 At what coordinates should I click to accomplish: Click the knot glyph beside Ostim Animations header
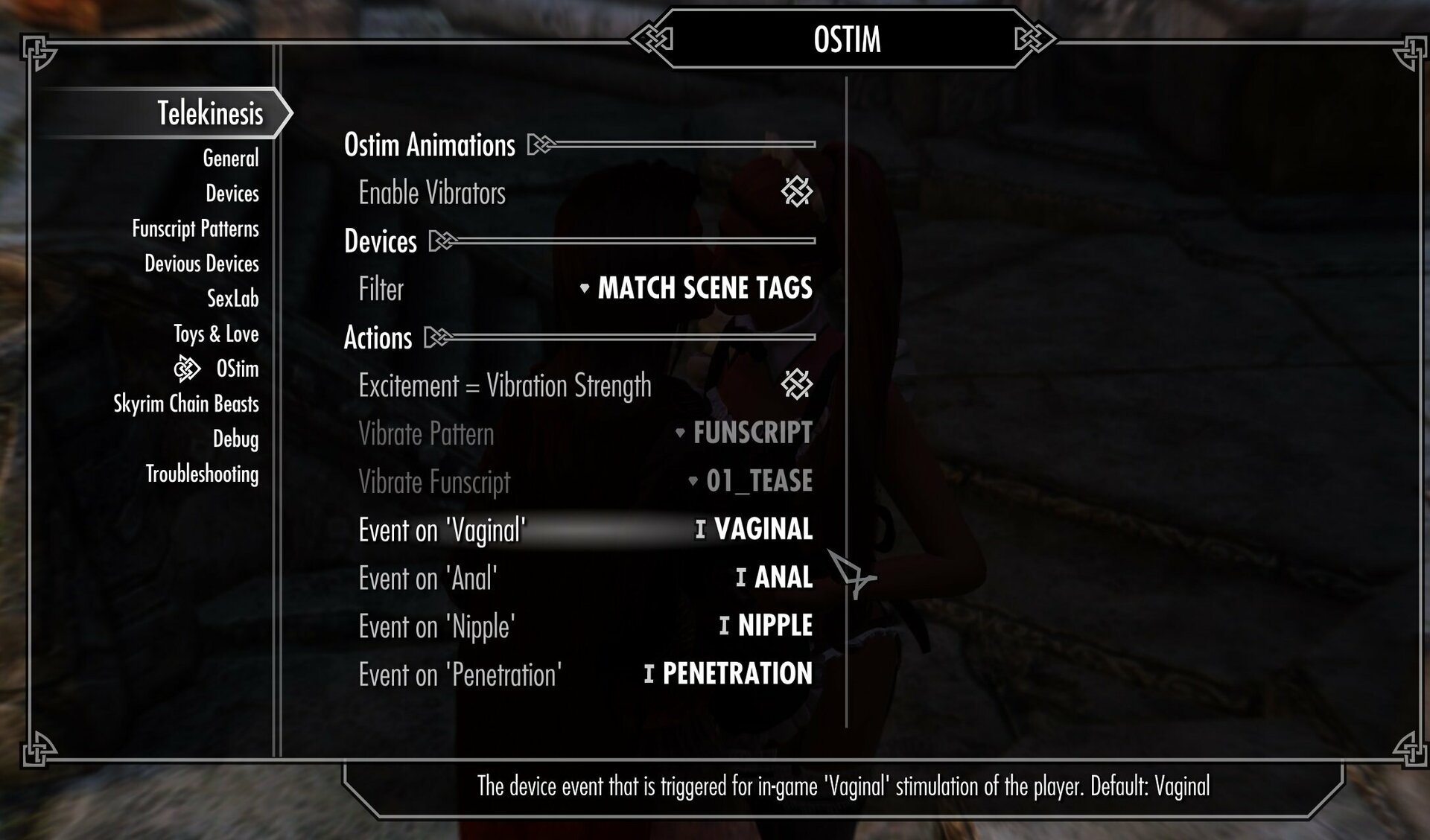click(539, 145)
